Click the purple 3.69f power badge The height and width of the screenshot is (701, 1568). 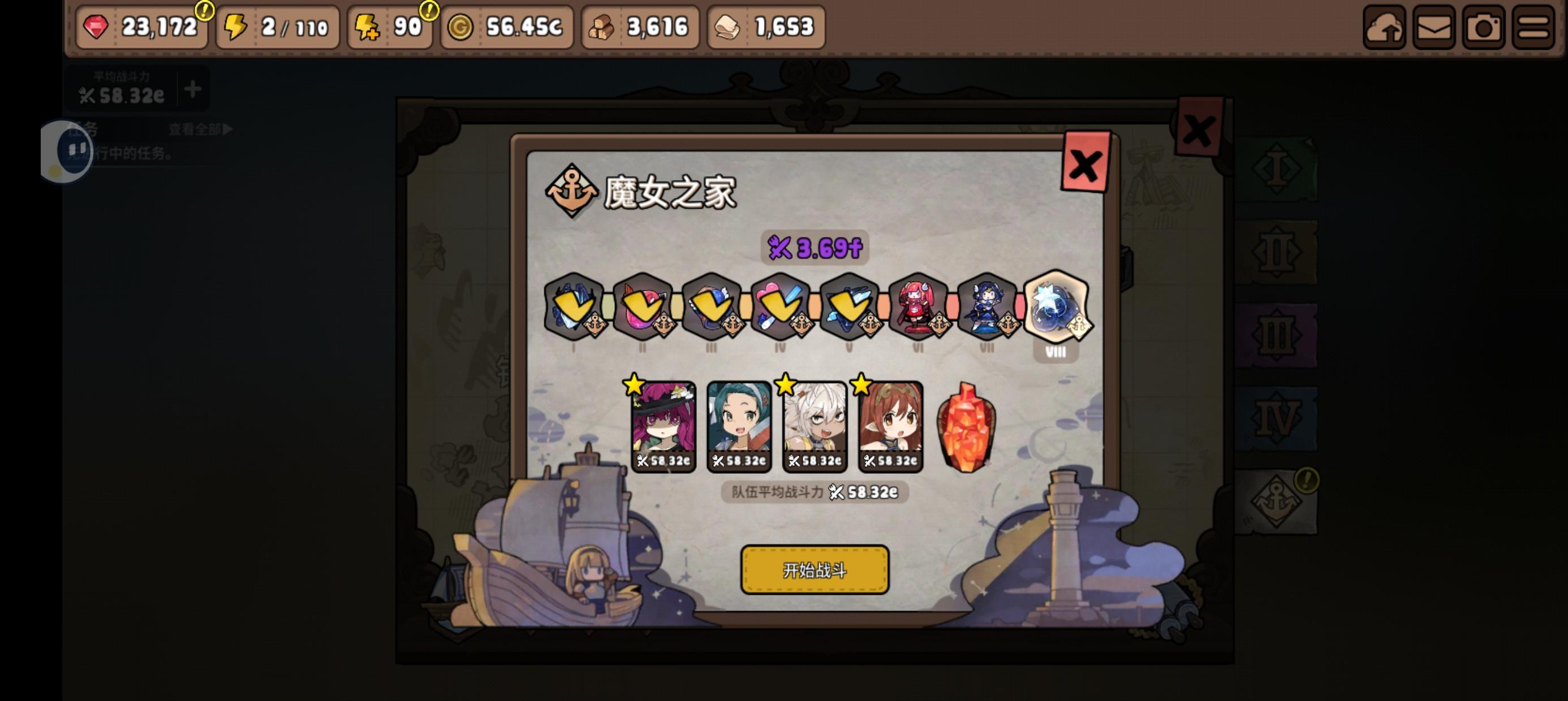click(x=814, y=248)
